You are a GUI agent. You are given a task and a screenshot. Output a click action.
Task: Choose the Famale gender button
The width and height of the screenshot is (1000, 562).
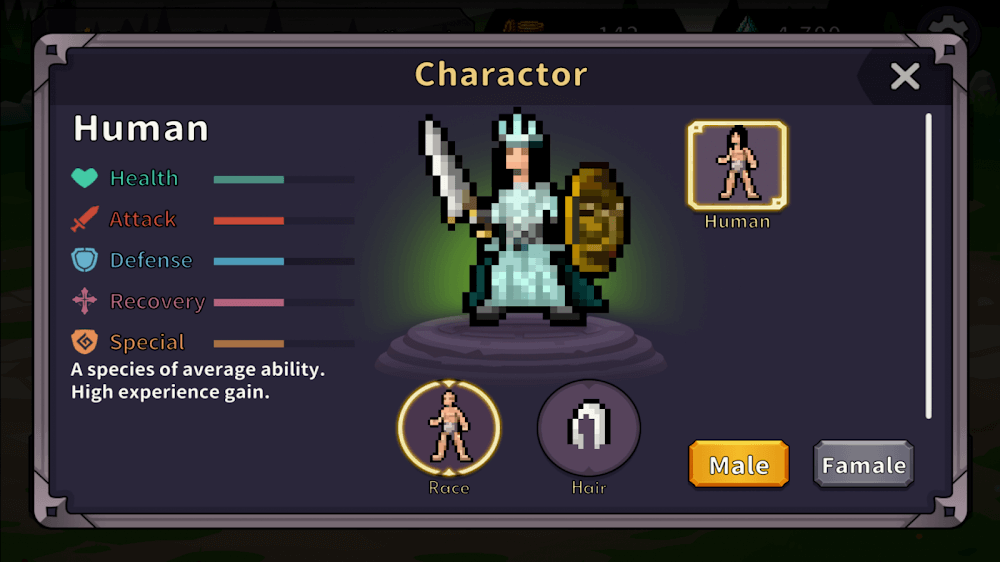[863, 465]
